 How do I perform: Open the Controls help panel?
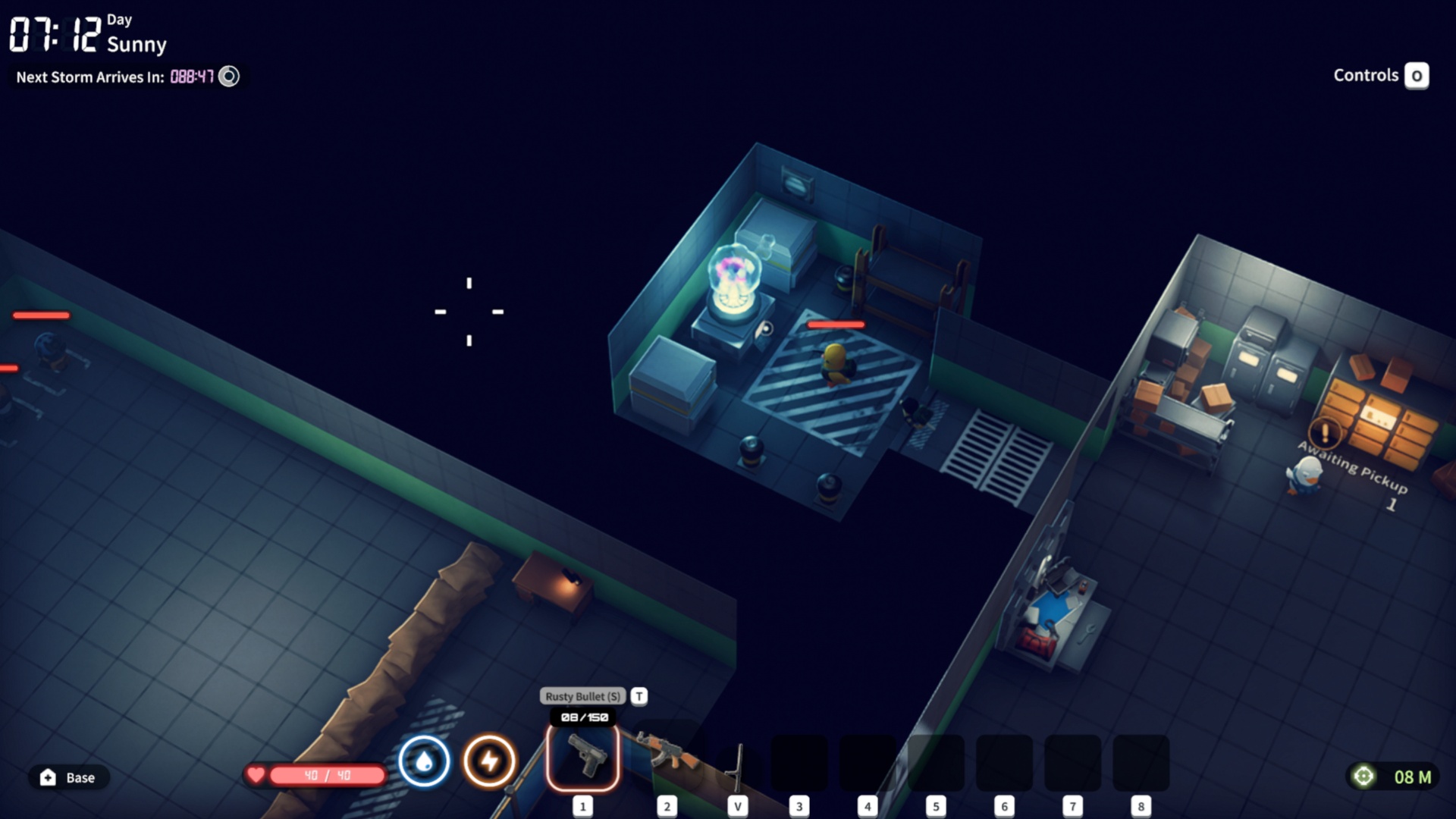coord(1416,76)
